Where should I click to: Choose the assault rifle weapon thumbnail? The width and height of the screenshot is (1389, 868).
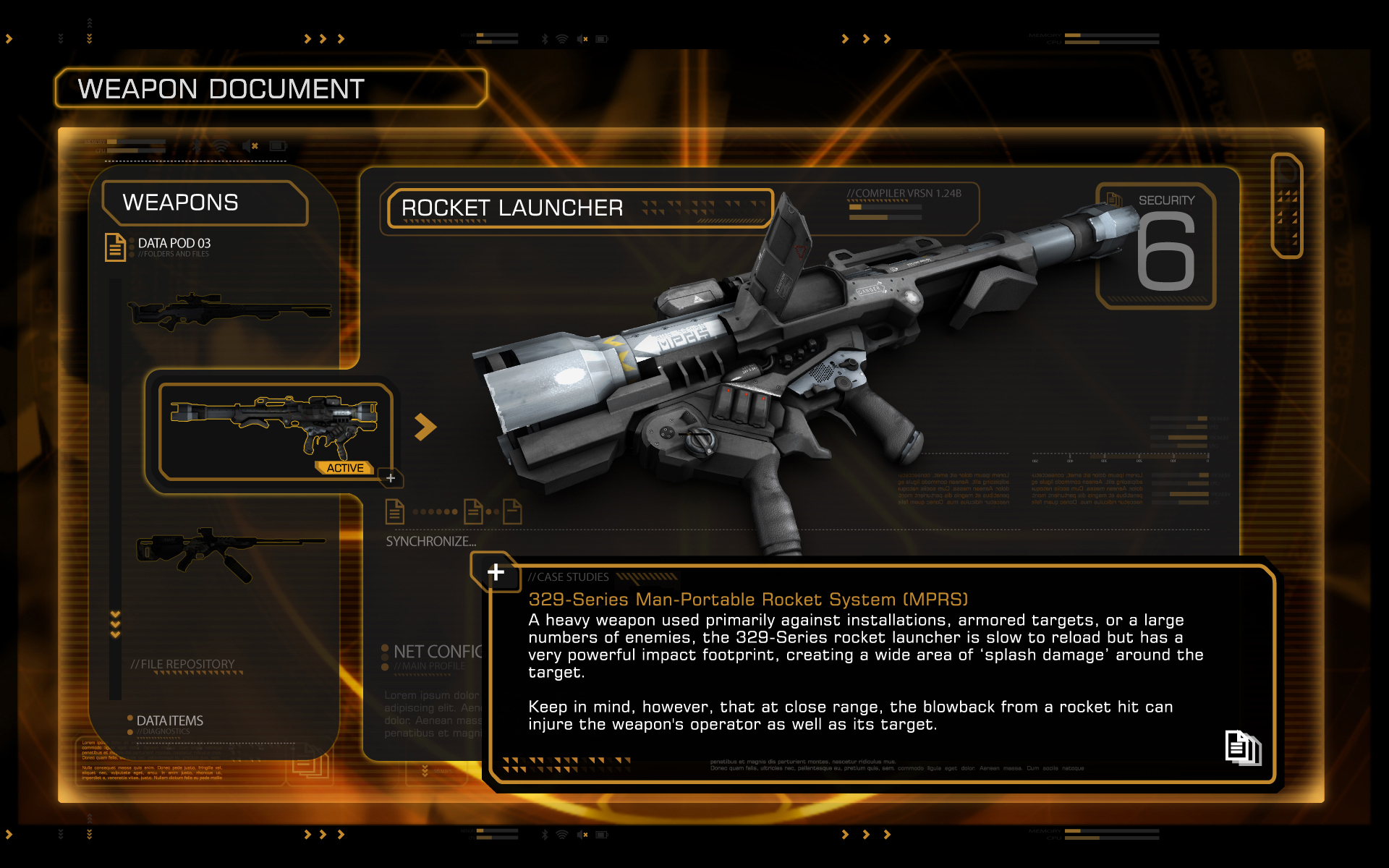click(229, 552)
